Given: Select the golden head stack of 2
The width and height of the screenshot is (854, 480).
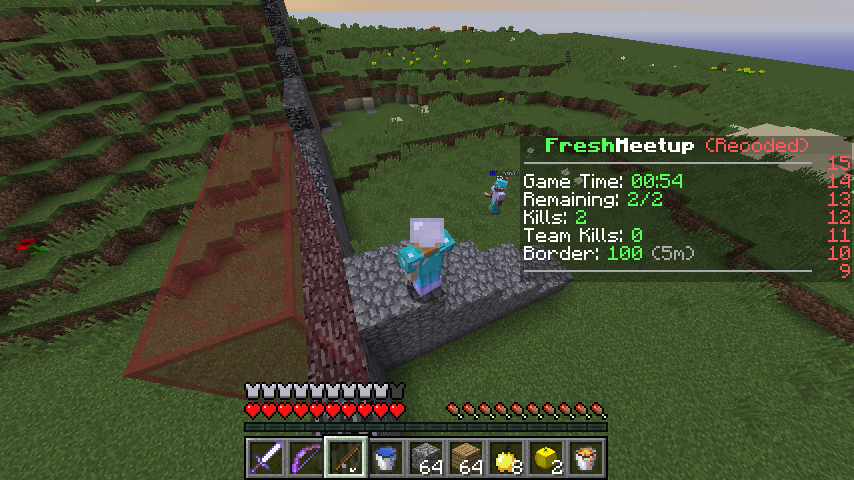Looking at the screenshot, I should click(x=546, y=459).
